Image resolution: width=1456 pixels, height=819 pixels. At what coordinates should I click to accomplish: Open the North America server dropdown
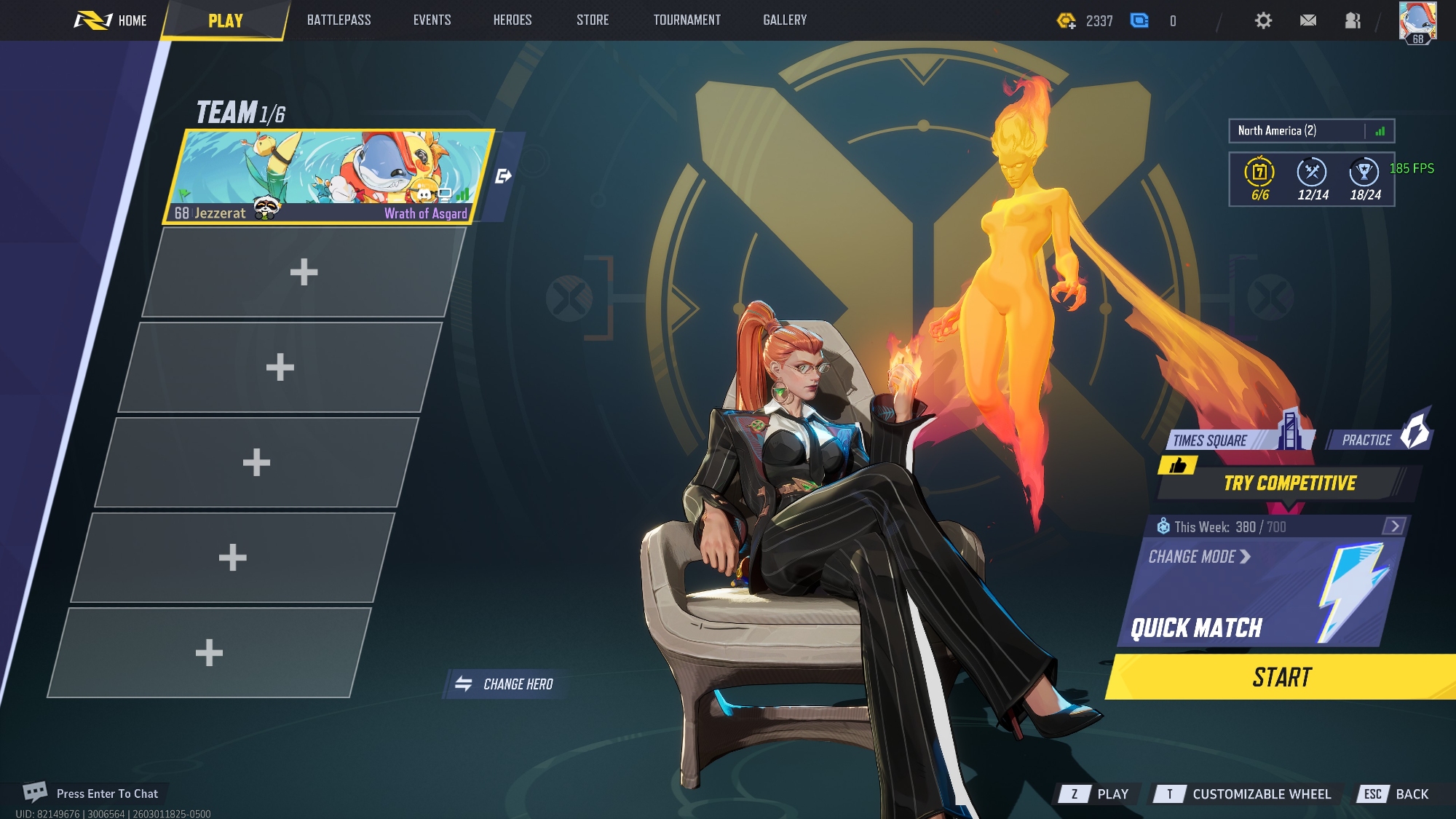pos(1310,131)
